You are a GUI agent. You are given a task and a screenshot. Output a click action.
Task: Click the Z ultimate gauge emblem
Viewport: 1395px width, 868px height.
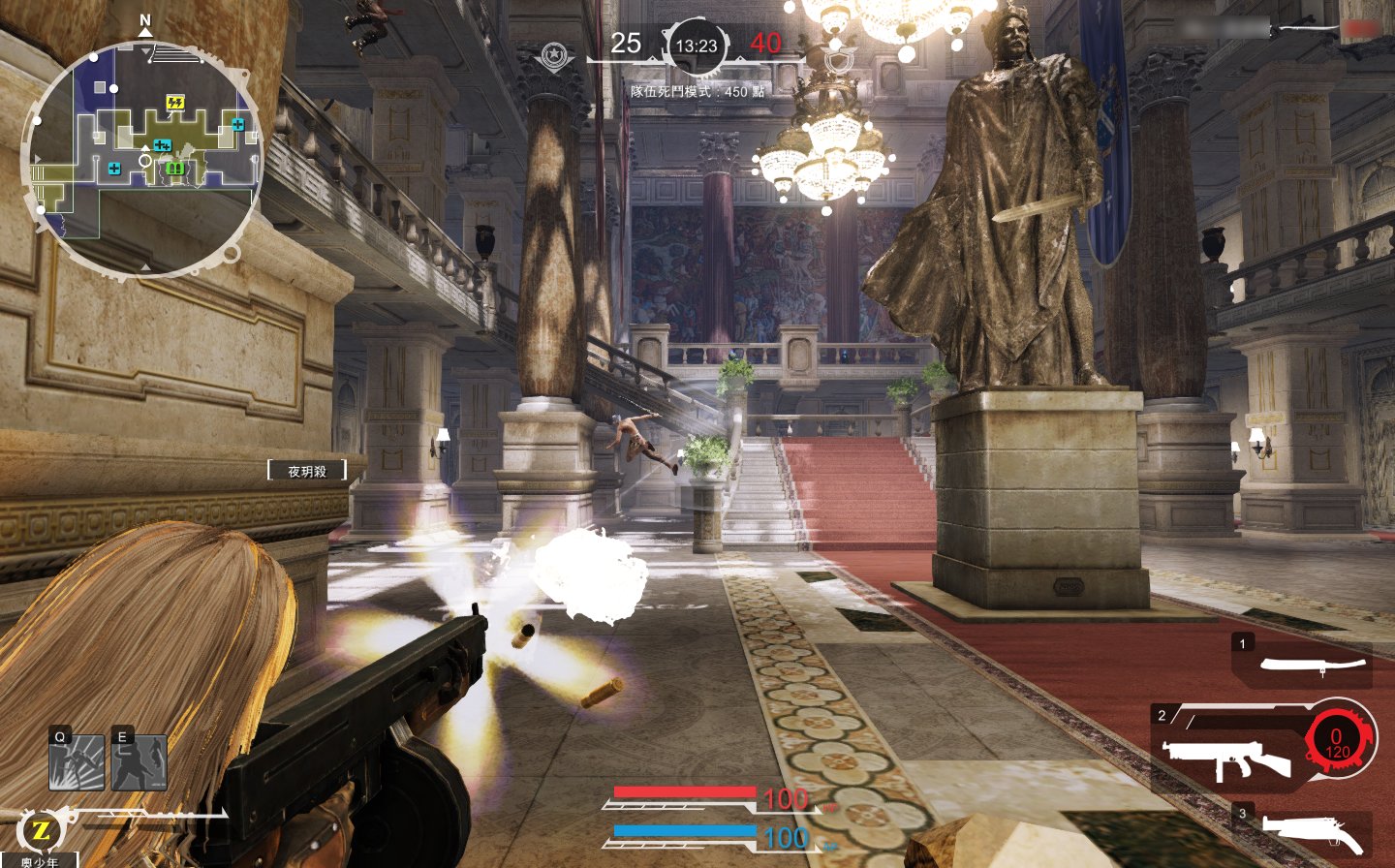(41, 830)
